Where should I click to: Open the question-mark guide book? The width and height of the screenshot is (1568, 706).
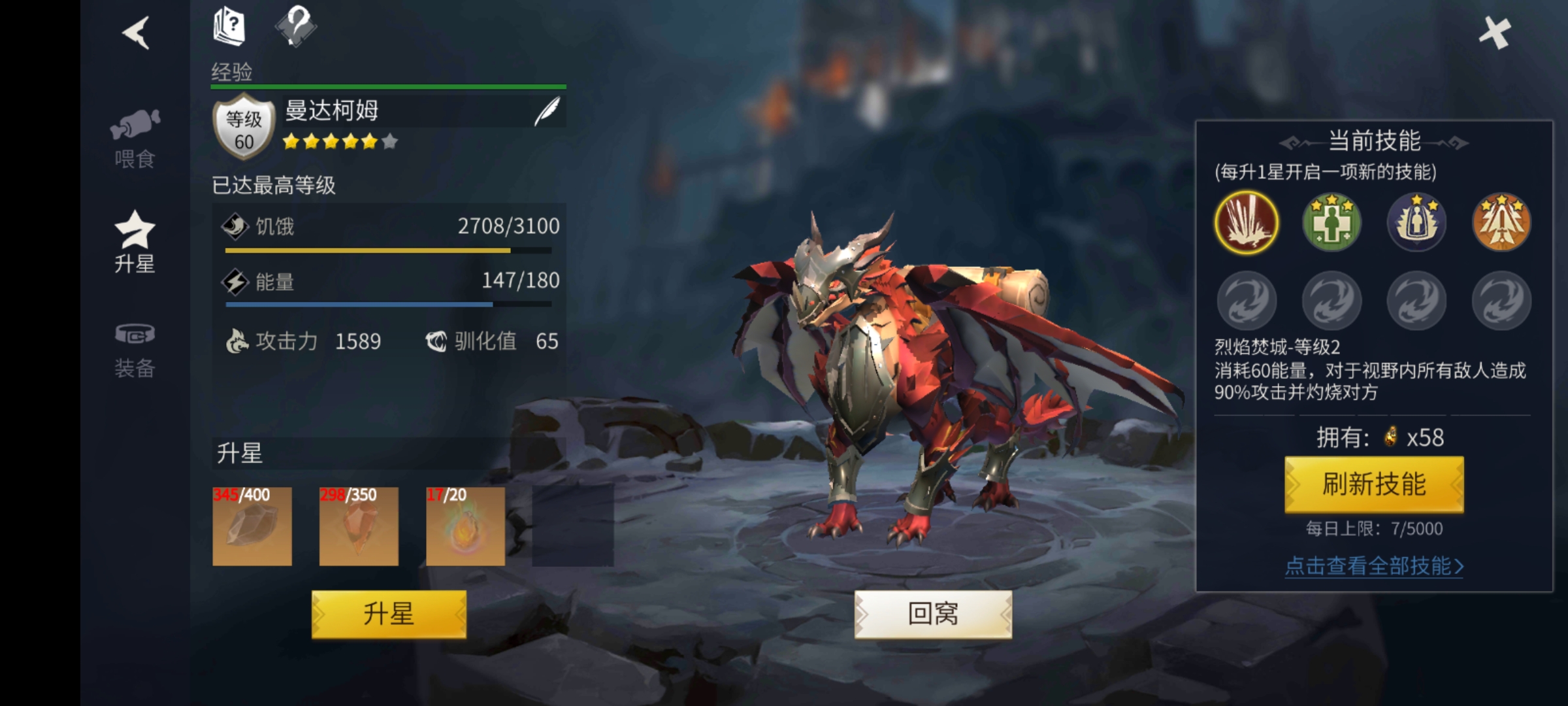(x=229, y=27)
